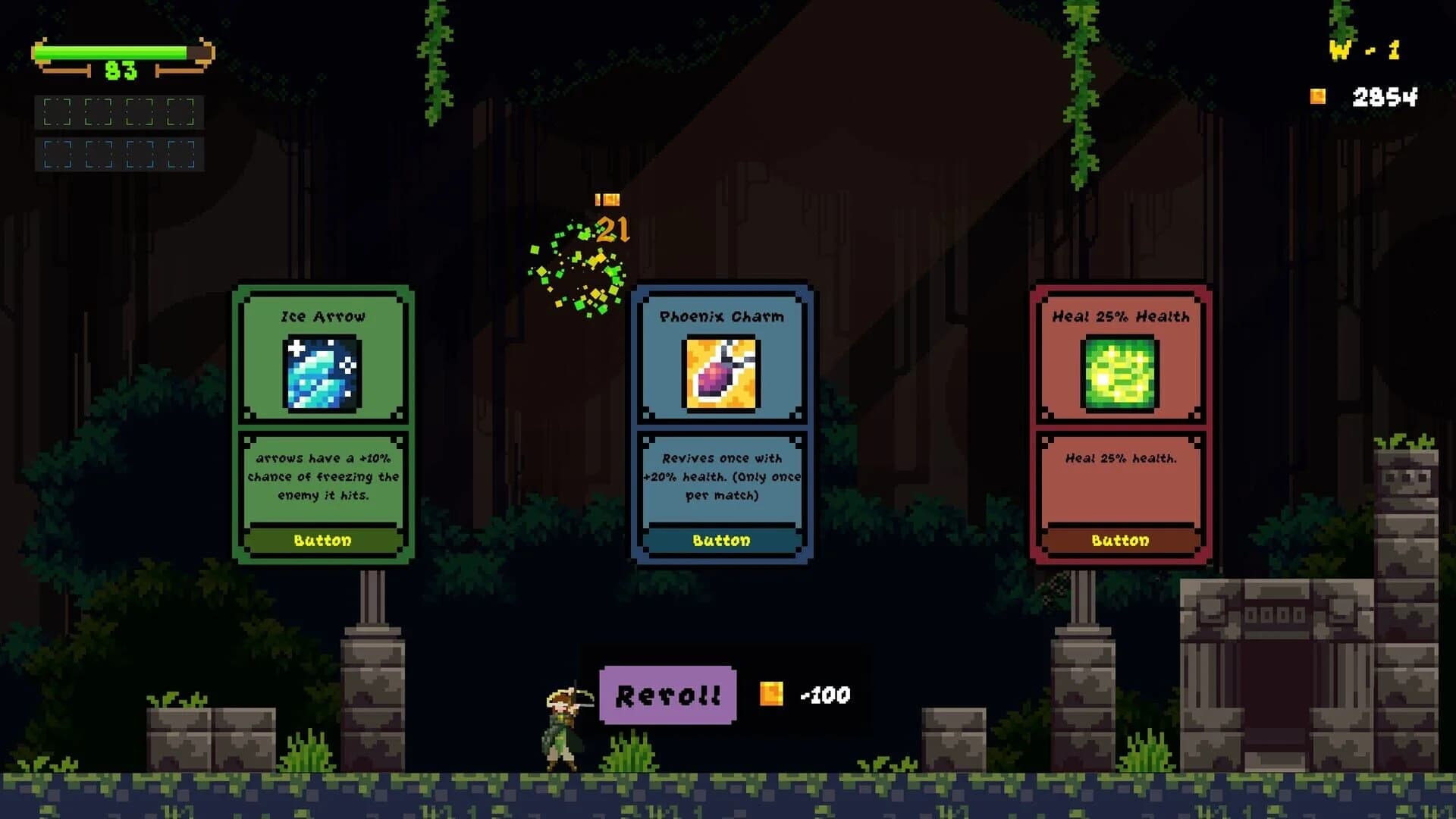This screenshot has height=819, width=1456.
Task: Click the purple Reroll button
Action: pyautogui.click(x=667, y=692)
